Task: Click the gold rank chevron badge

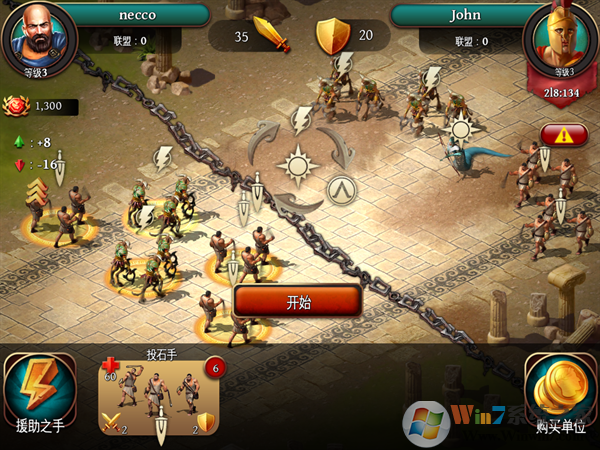Action: click(x=38, y=192)
